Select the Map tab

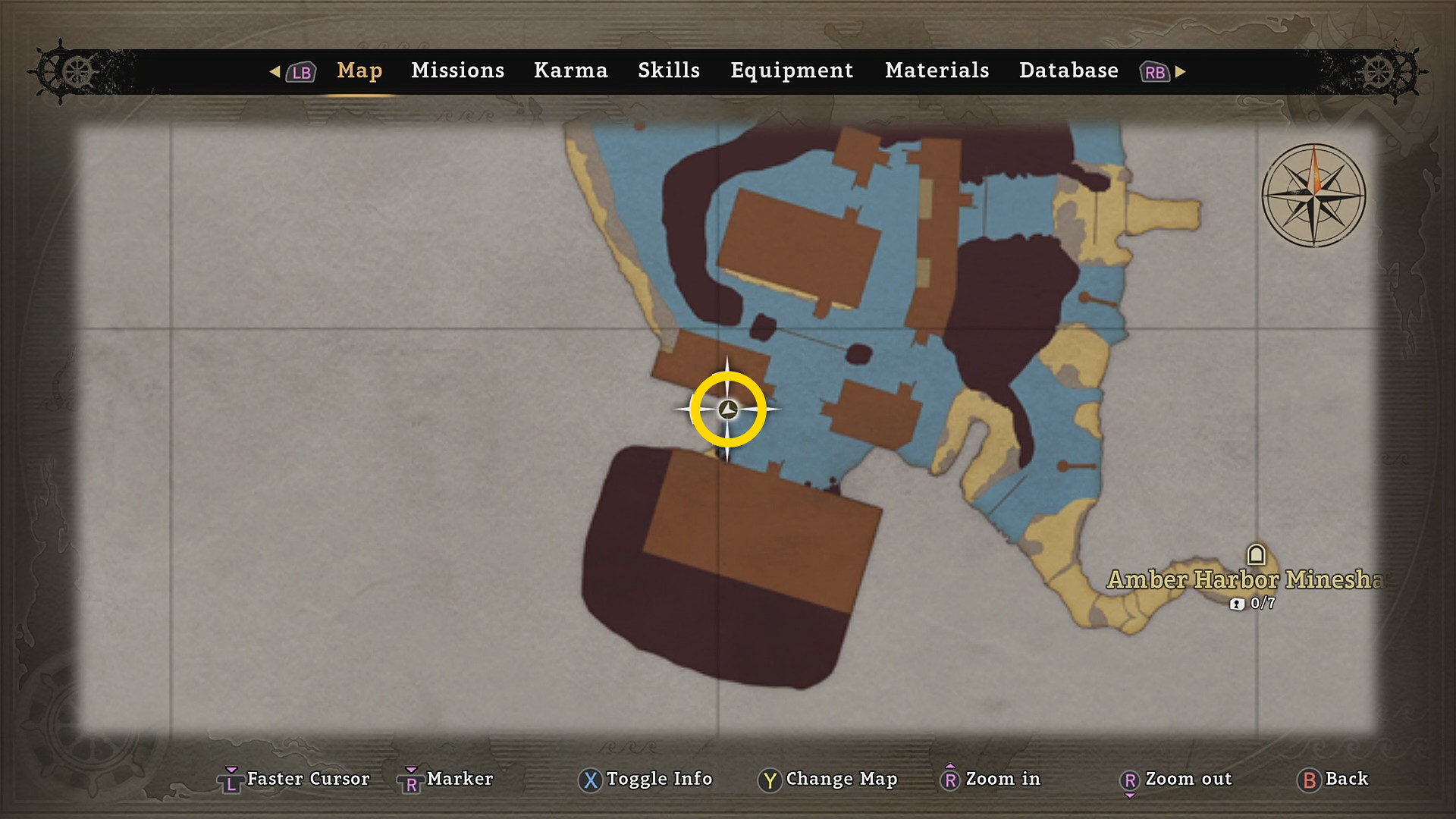point(359,71)
